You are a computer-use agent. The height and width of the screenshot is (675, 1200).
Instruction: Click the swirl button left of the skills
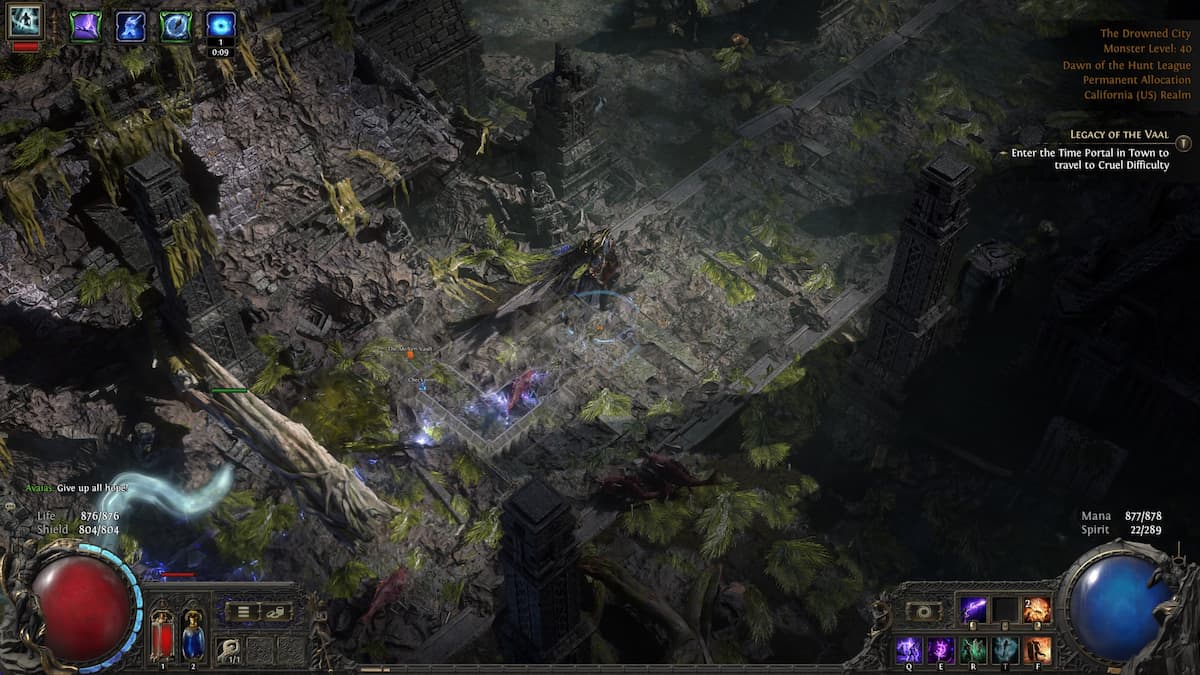[x=922, y=611]
